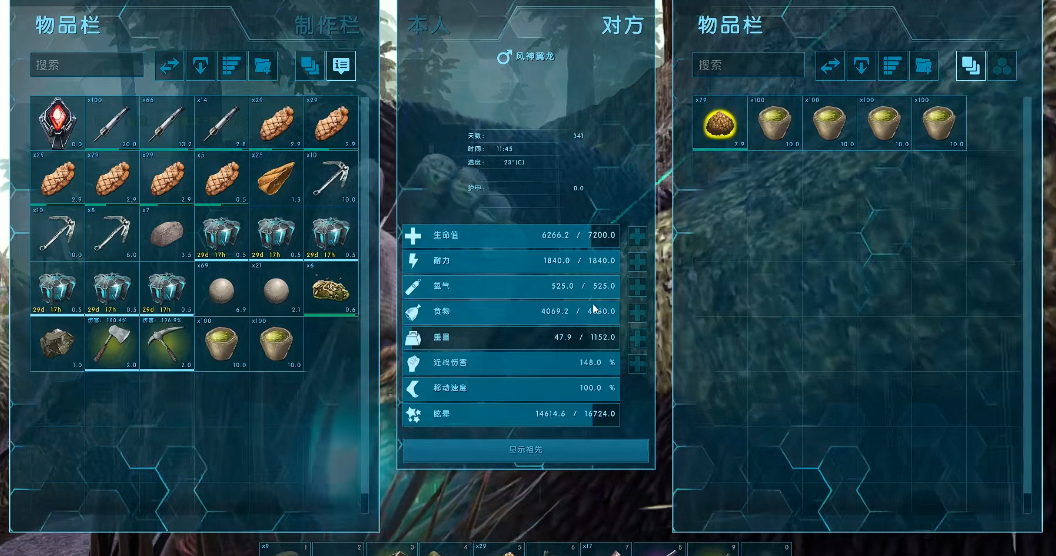Select the 对方 (other side) tab
Image resolution: width=1056 pixels, height=556 pixels.
click(622, 26)
